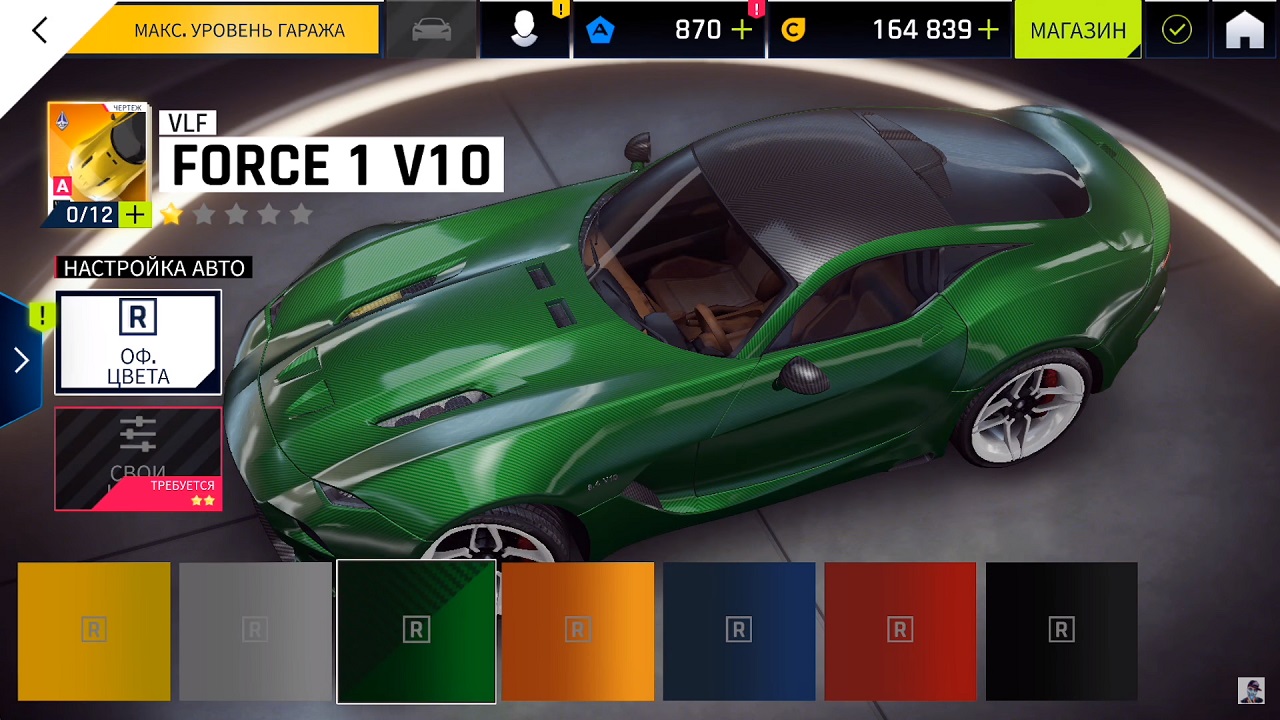Go back with the arrow button
1280x720 pixels.
[40, 30]
